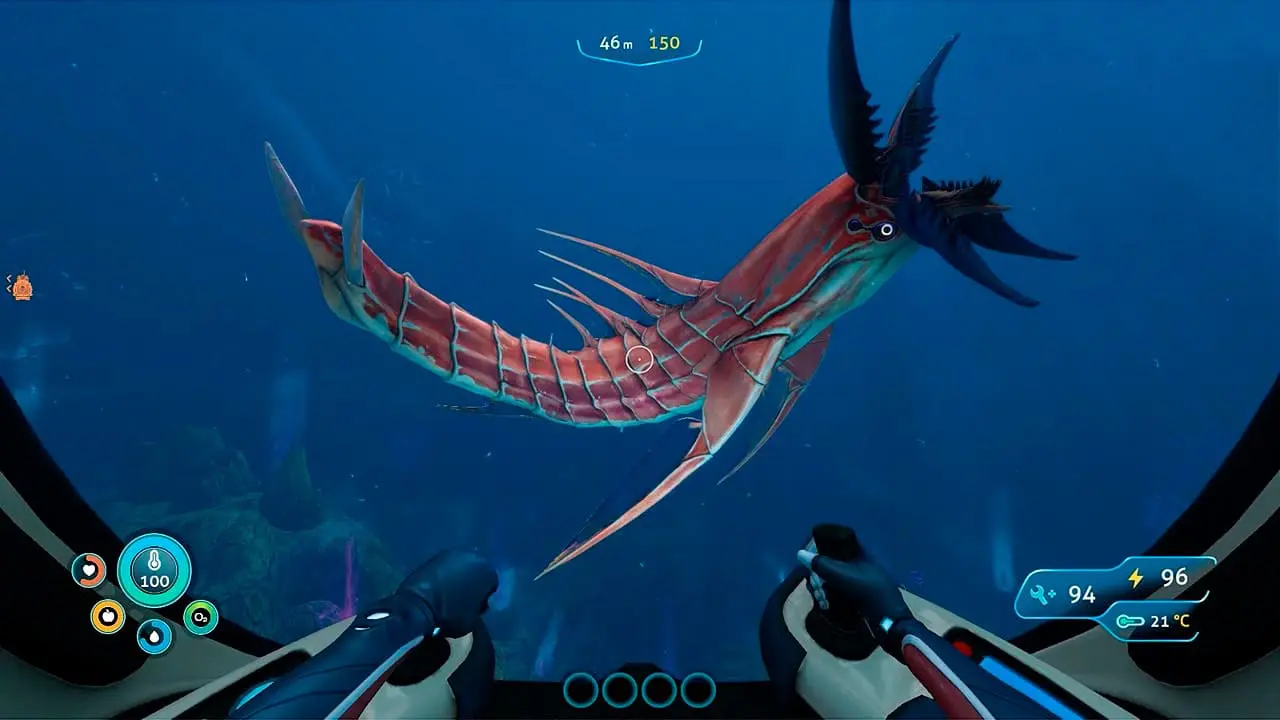Viewport: 1280px width, 720px height.
Task: Click the orange beacon signal marker
Action: 22,288
